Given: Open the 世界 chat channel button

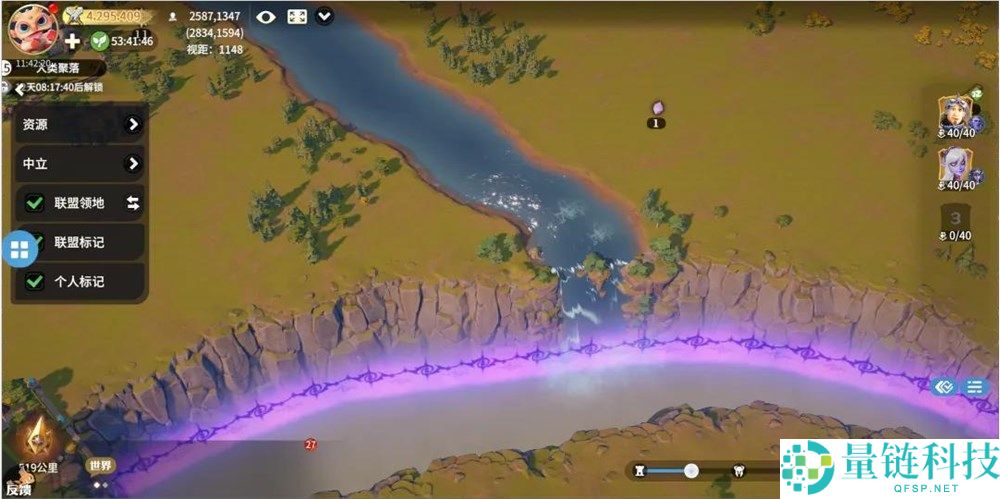Looking at the screenshot, I should [x=100, y=465].
